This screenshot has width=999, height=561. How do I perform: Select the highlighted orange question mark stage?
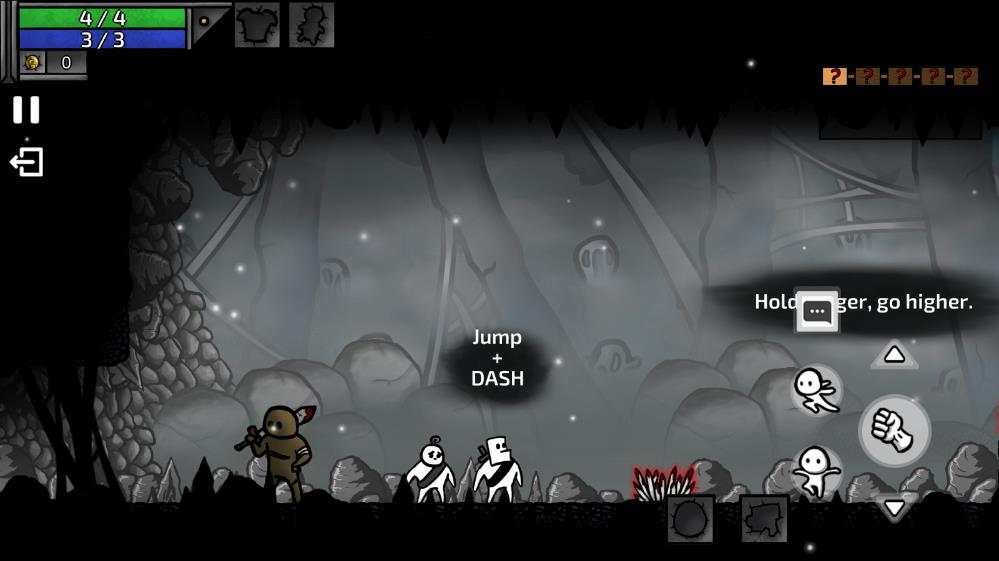(x=834, y=76)
